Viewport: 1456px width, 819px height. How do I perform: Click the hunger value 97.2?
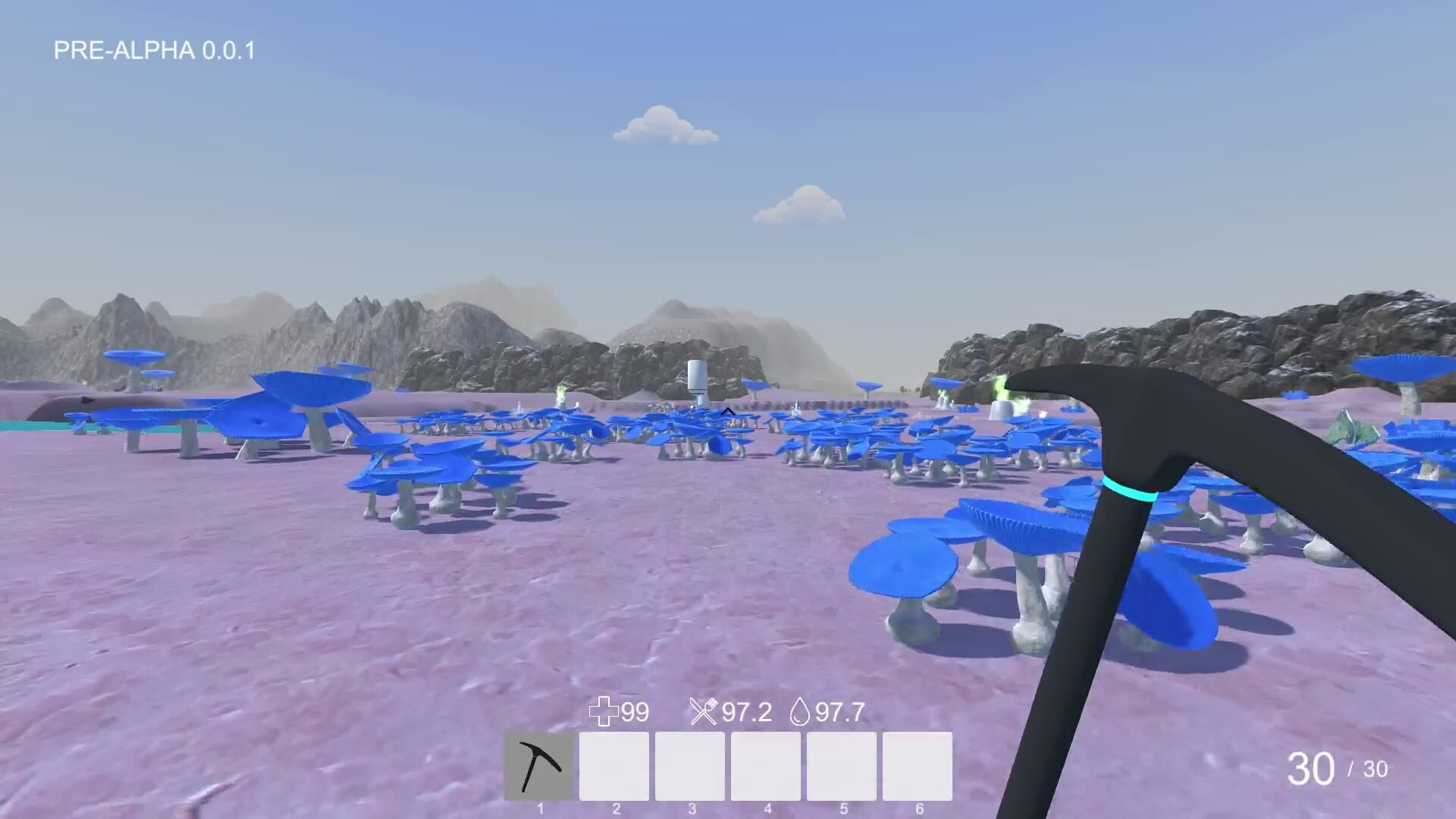coord(745,711)
